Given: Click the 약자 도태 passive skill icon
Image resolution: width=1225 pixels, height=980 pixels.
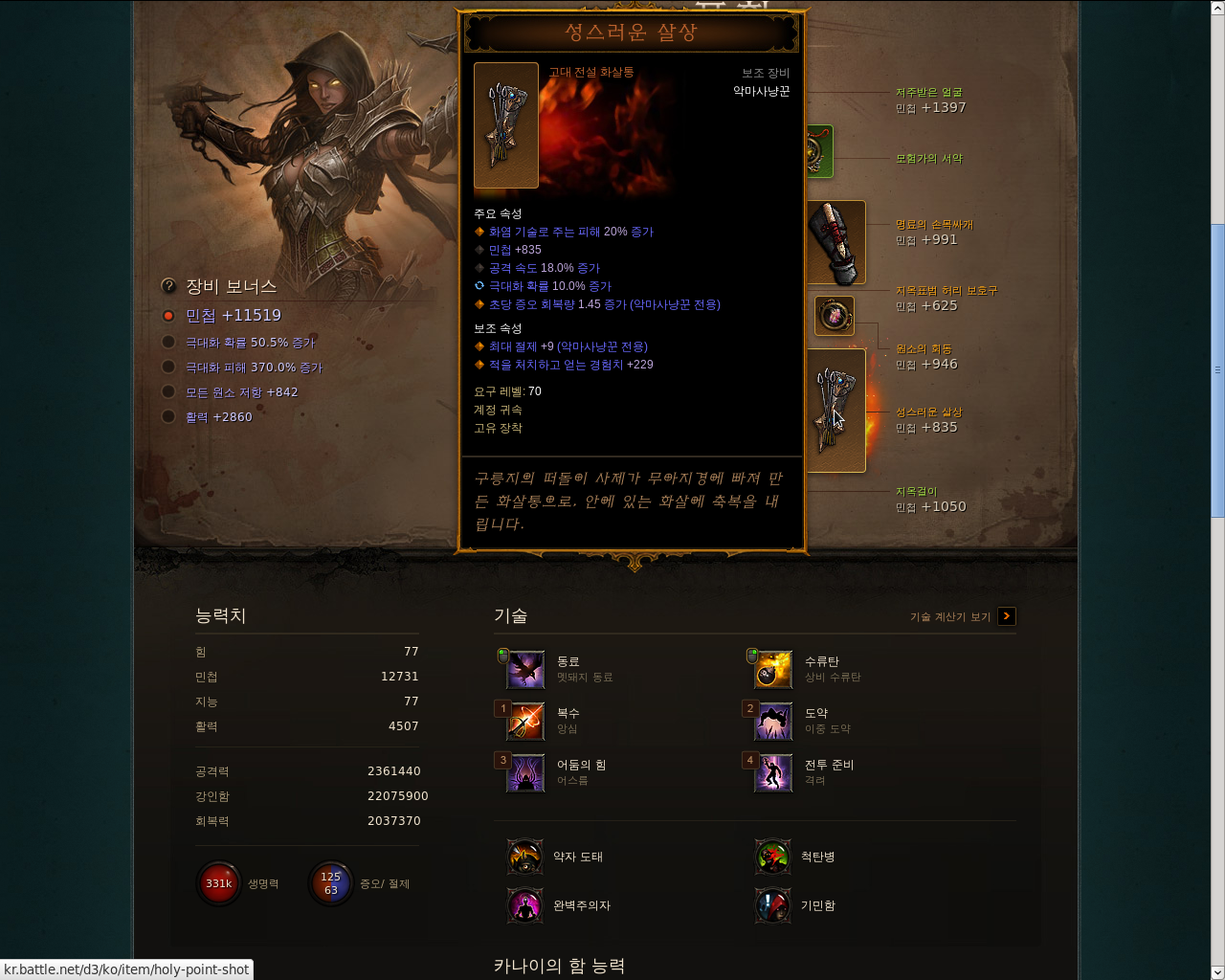Looking at the screenshot, I should [x=524, y=857].
